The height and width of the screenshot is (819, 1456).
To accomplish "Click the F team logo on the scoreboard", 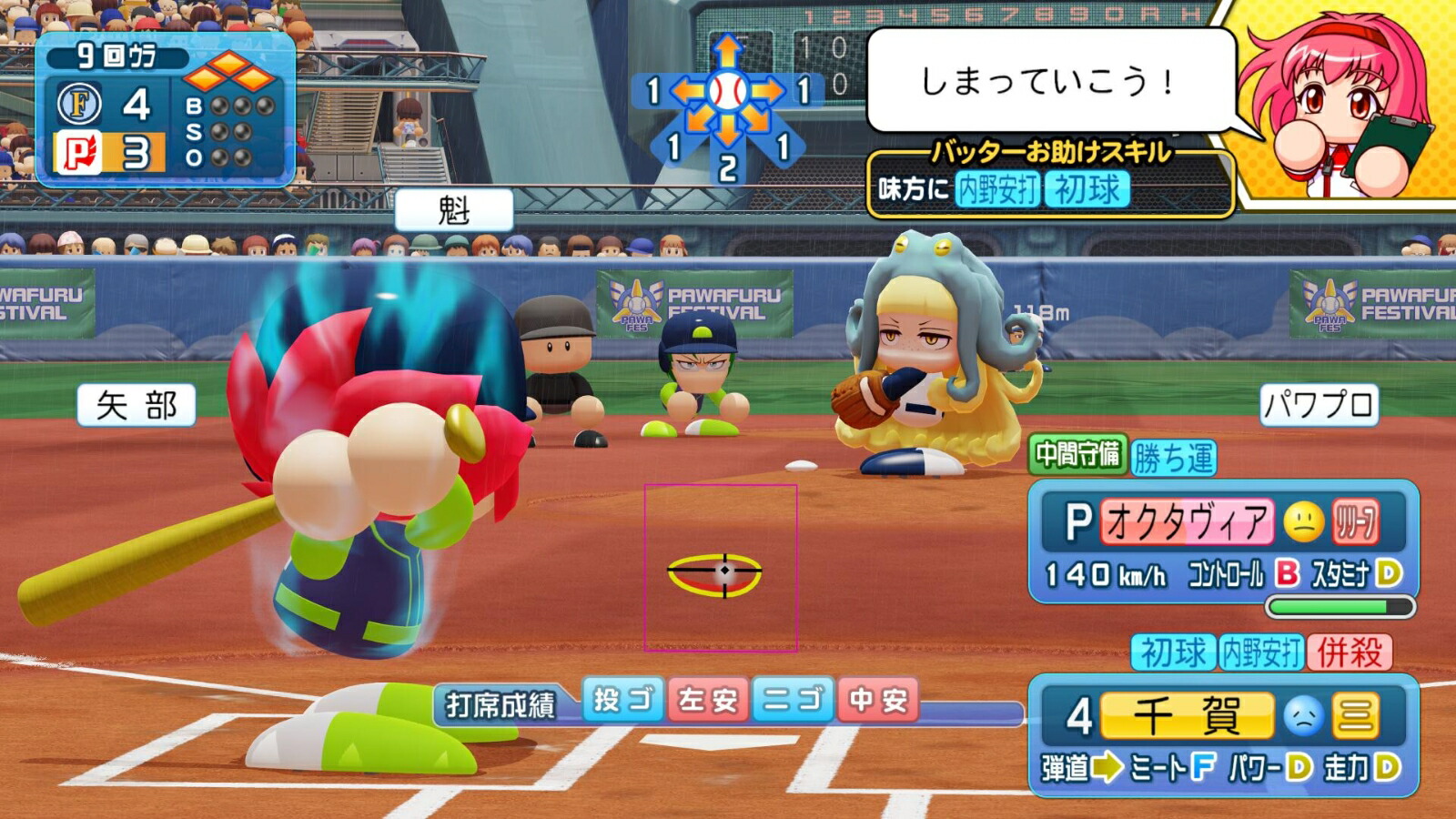I will 80,104.
